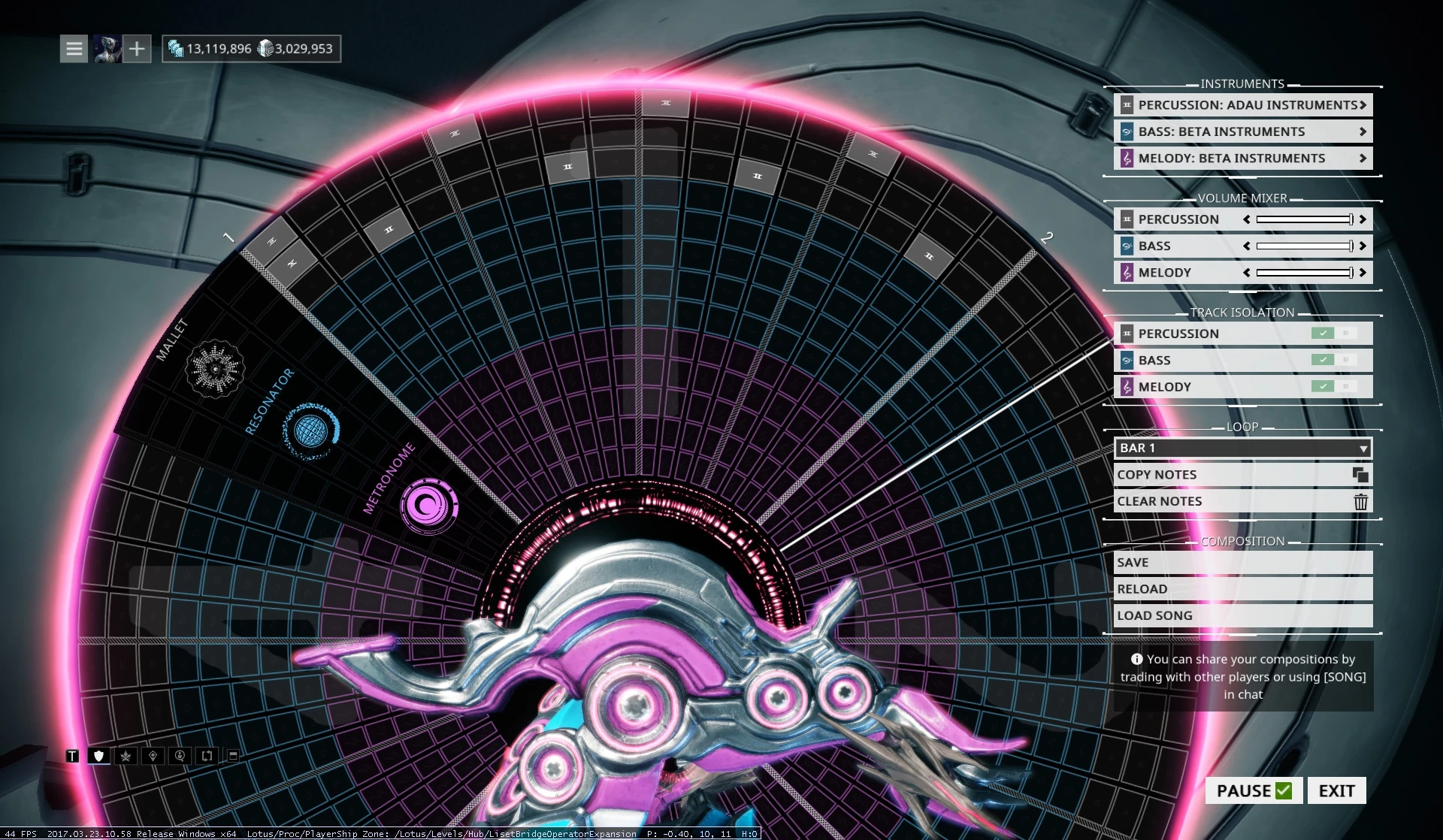The height and width of the screenshot is (840, 1443).
Task: Click the Clear Notes button
Action: click(1242, 501)
